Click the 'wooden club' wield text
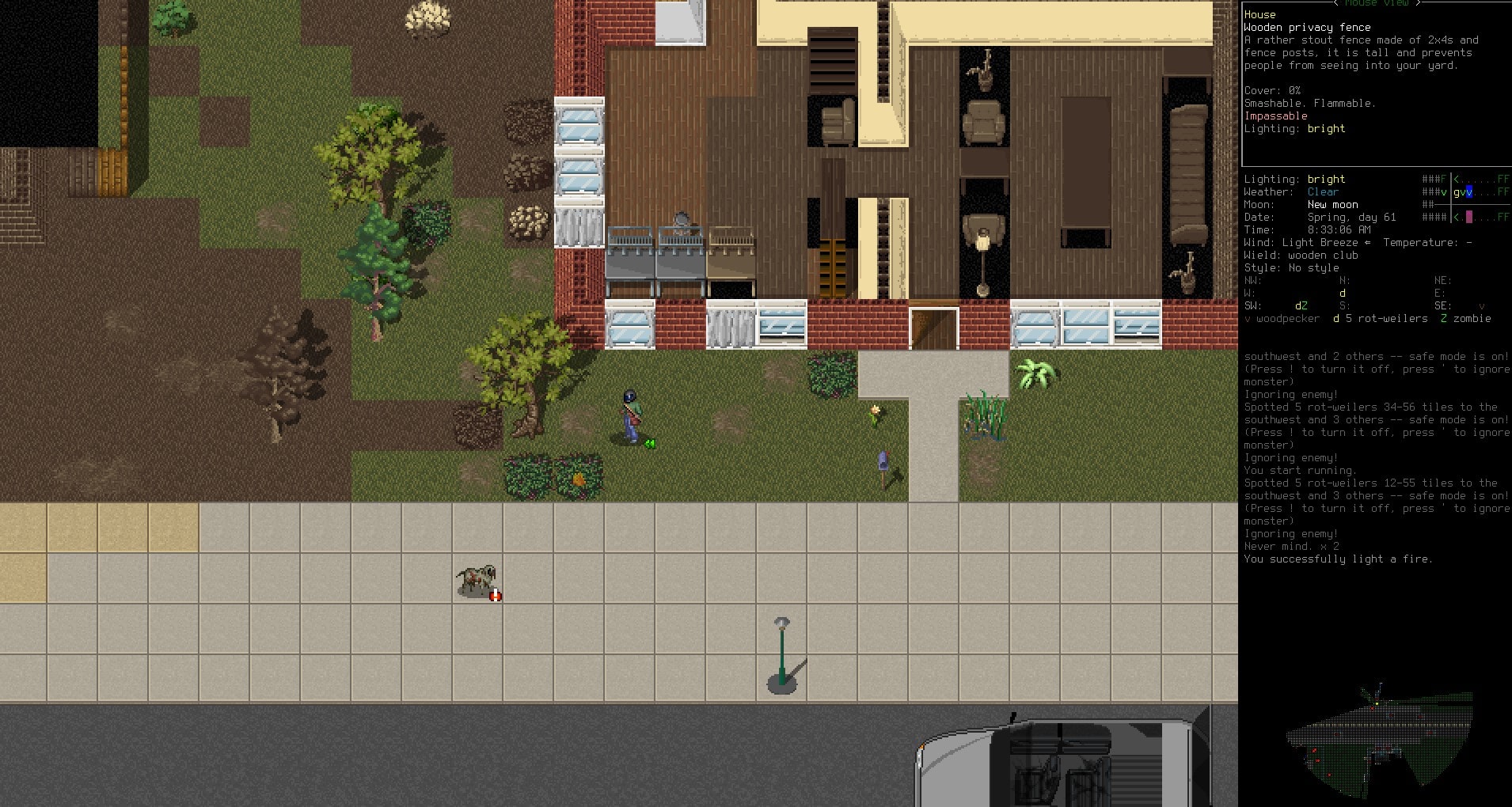The image size is (1512, 807). point(1324,255)
